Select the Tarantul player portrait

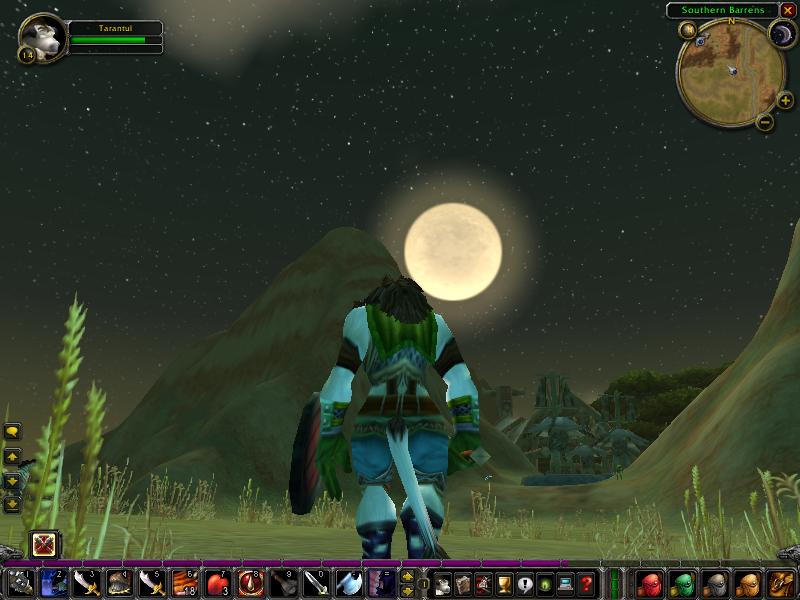pos(43,37)
